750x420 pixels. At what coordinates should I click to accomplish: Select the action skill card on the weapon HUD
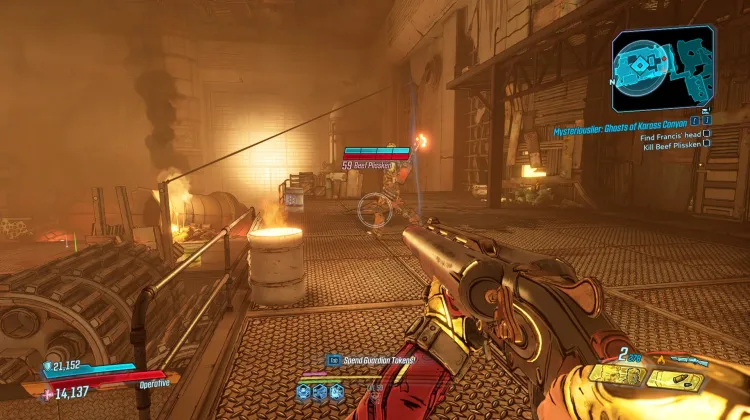617,375
